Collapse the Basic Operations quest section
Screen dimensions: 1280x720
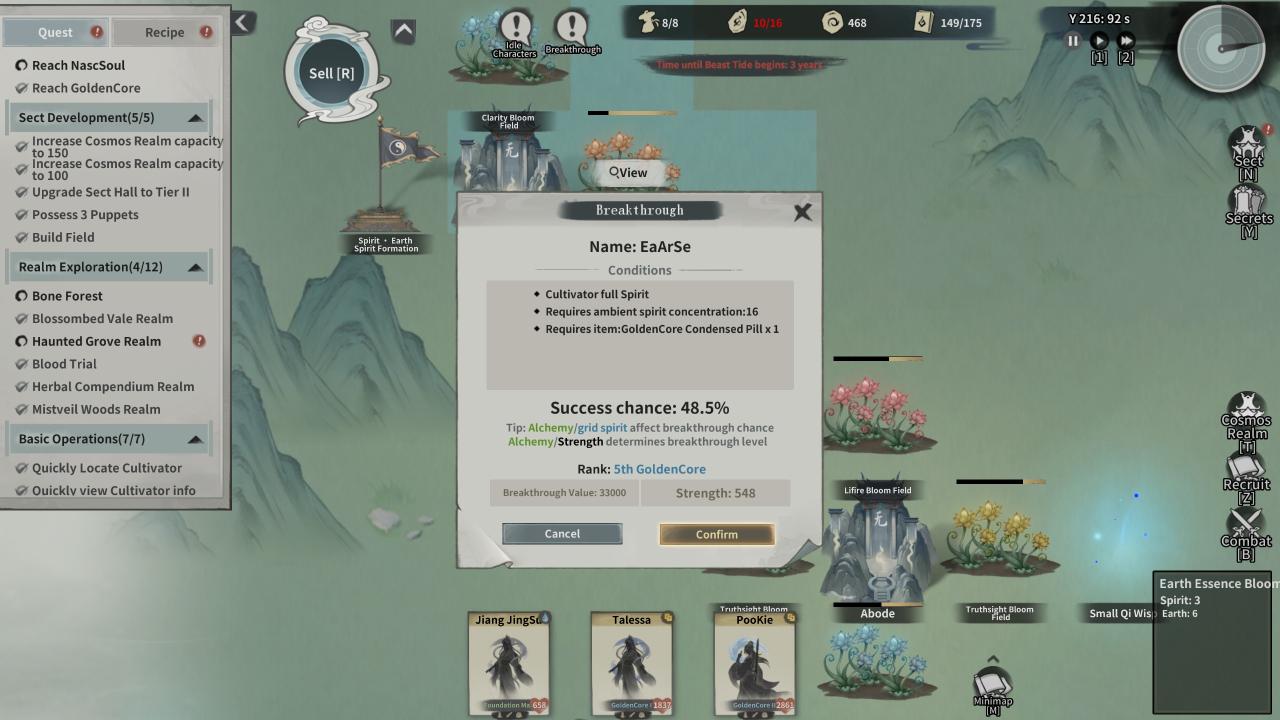195,439
